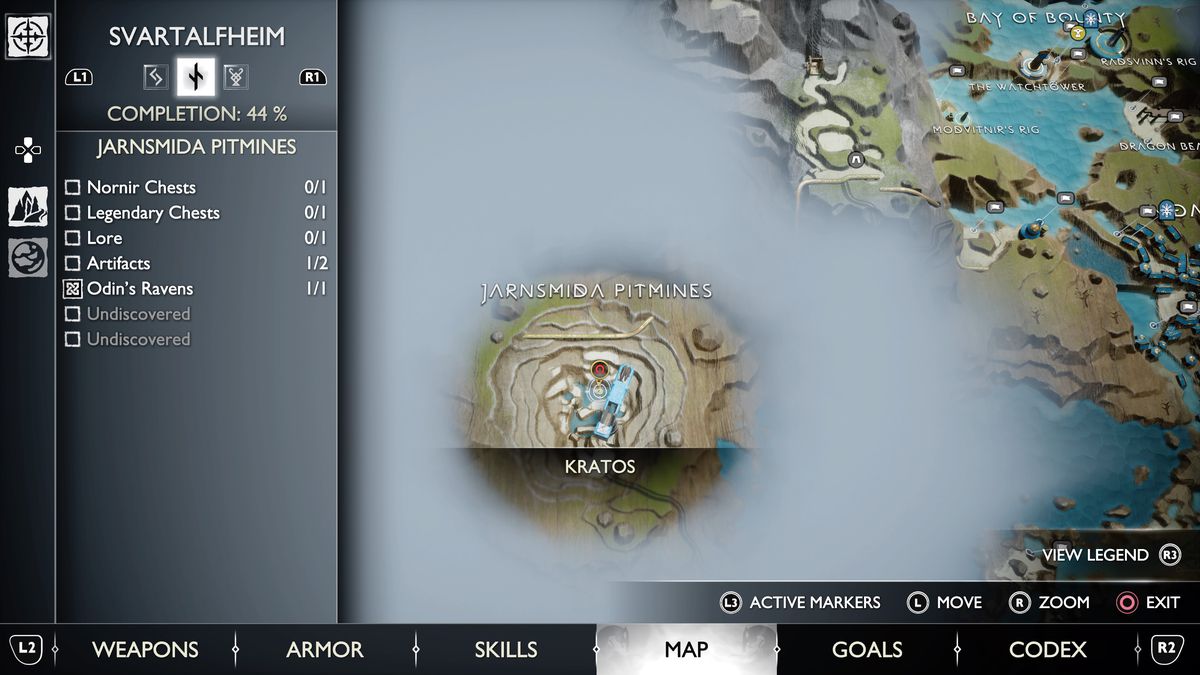Open the swirling realm view icon
This screenshot has height=675, width=1200.
point(28,258)
